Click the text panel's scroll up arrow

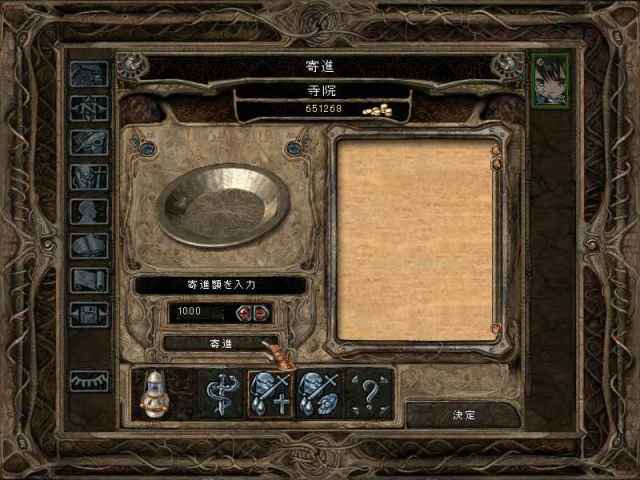coord(496,150)
